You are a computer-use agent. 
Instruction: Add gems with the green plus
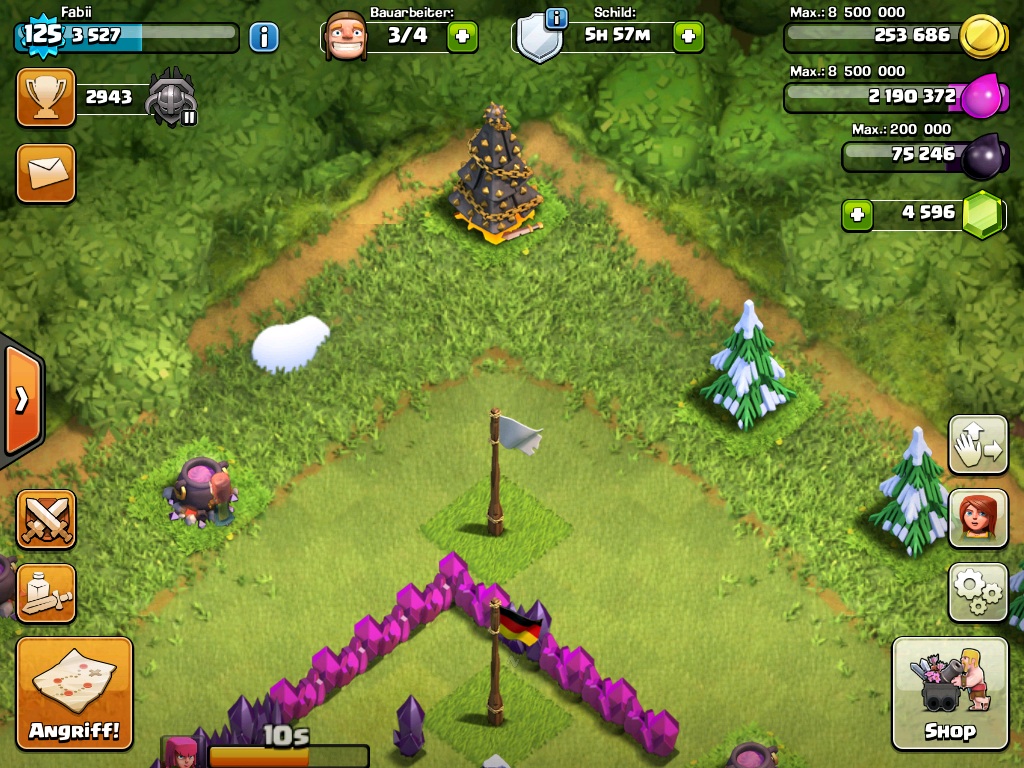coord(856,214)
